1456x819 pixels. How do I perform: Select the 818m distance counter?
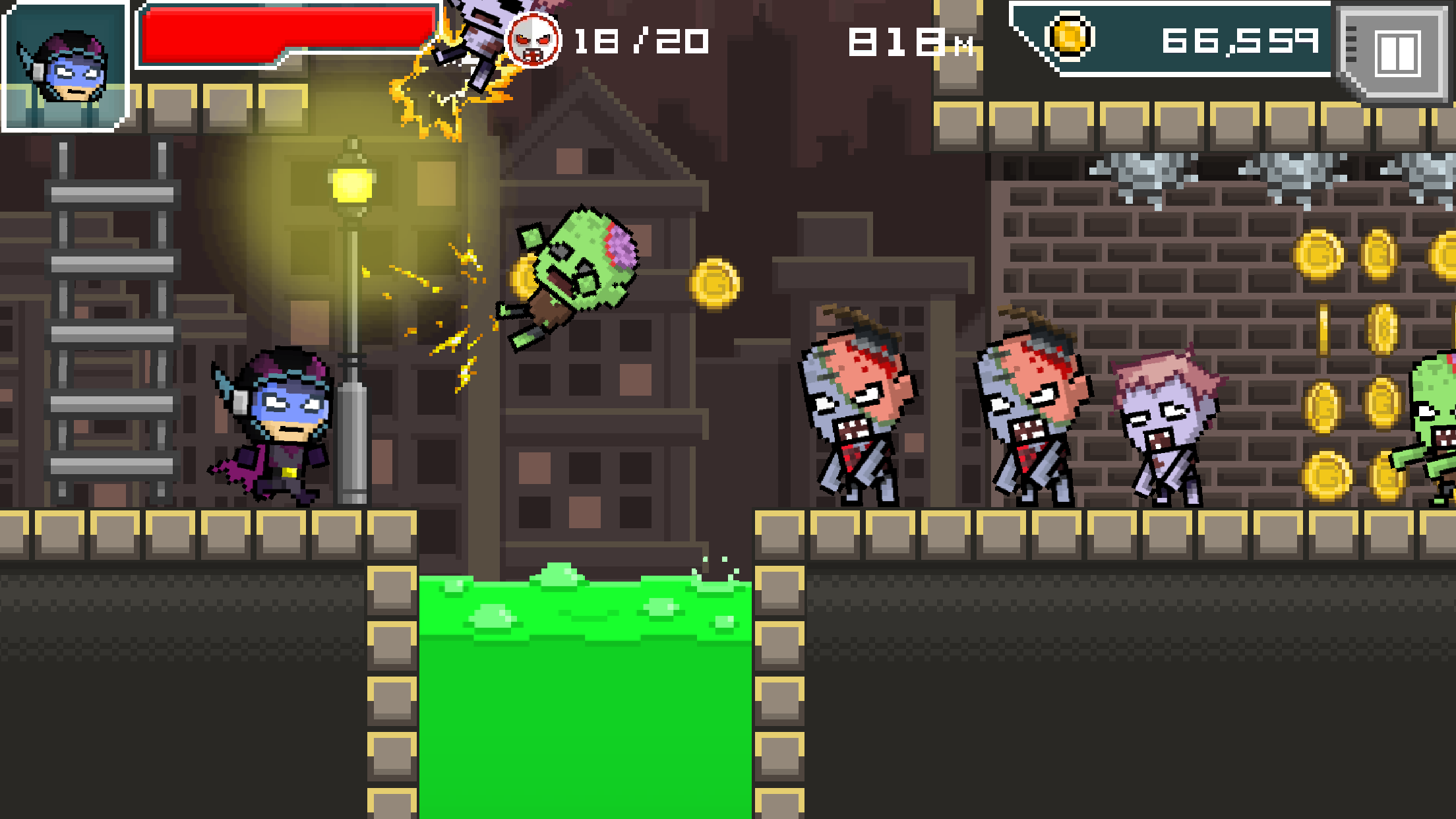click(910, 42)
